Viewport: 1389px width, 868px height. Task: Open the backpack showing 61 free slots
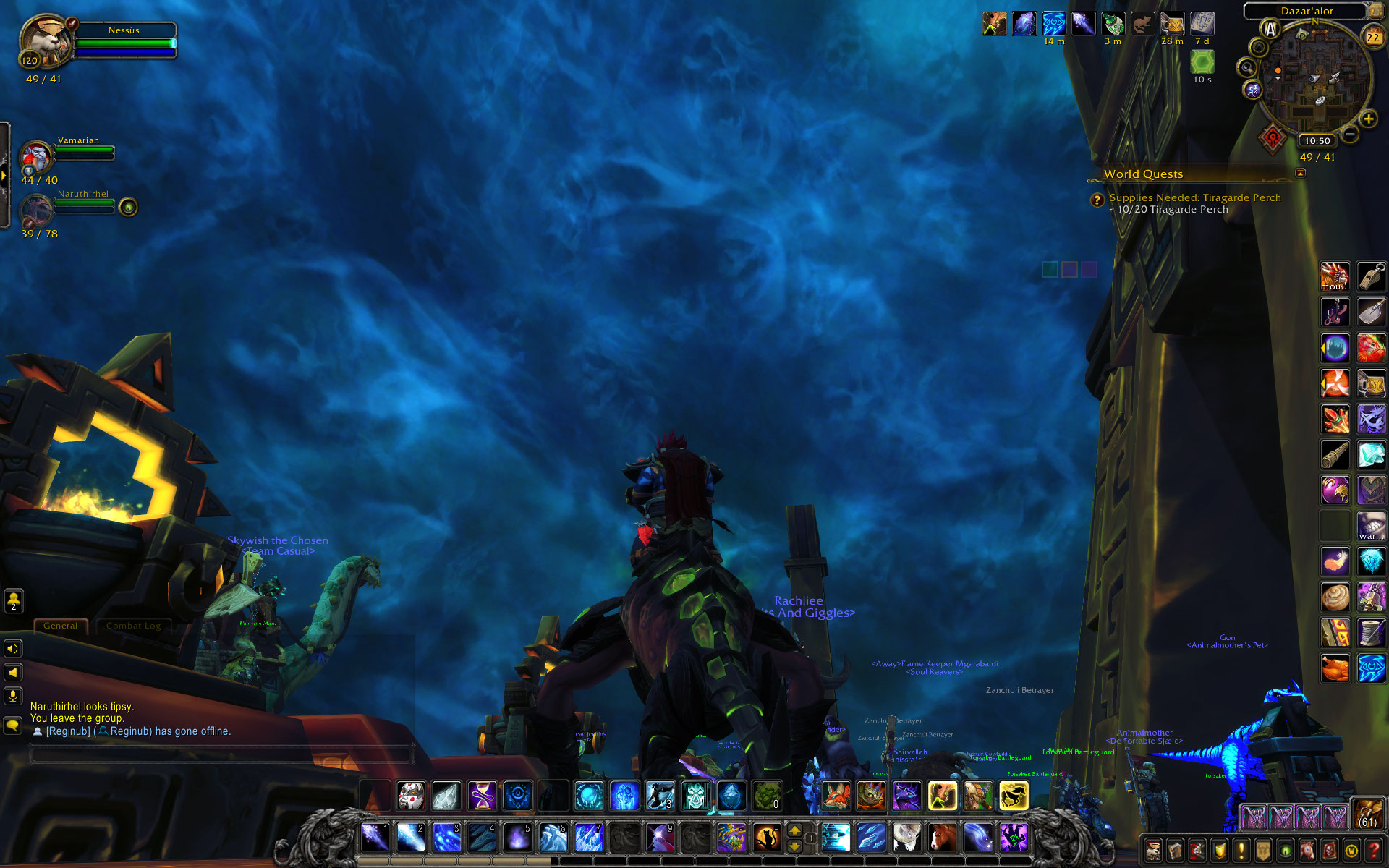point(1367,813)
